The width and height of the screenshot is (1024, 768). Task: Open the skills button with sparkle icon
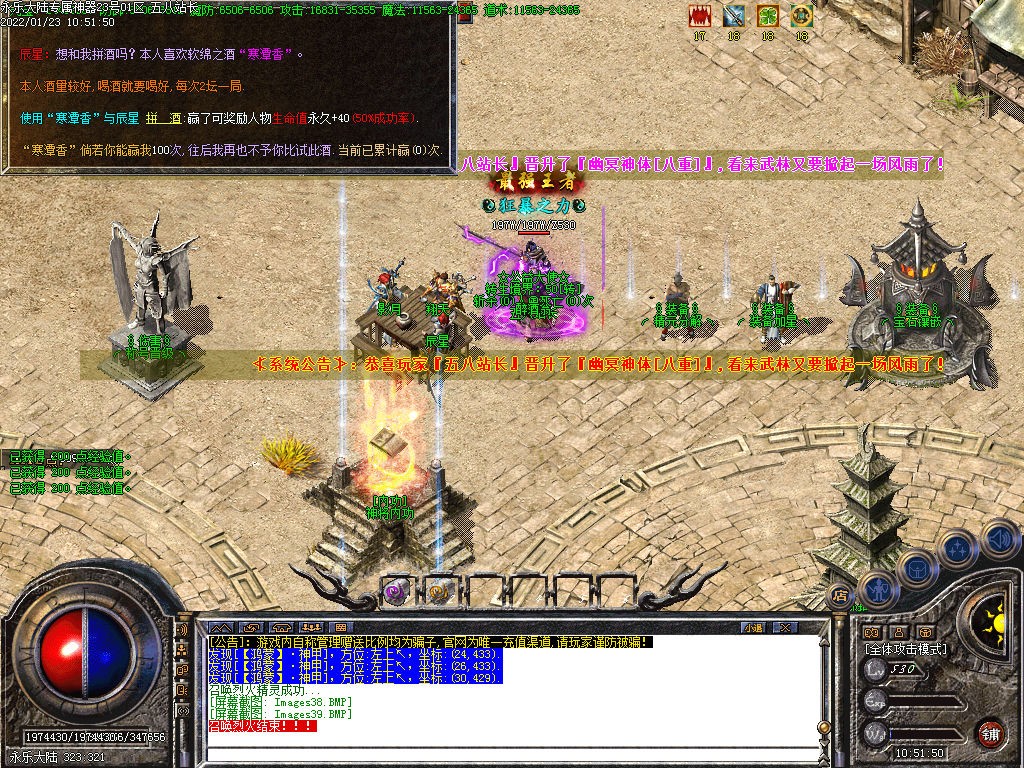[x=958, y=549]
